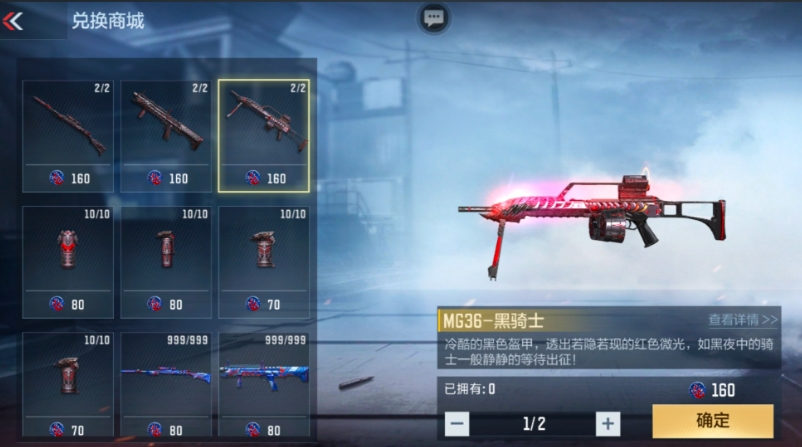This screenshot has height=447, width=802.
Task: Confirm the exchange with 确定 button
Action: pyautogui.click(x=712, y=421)
